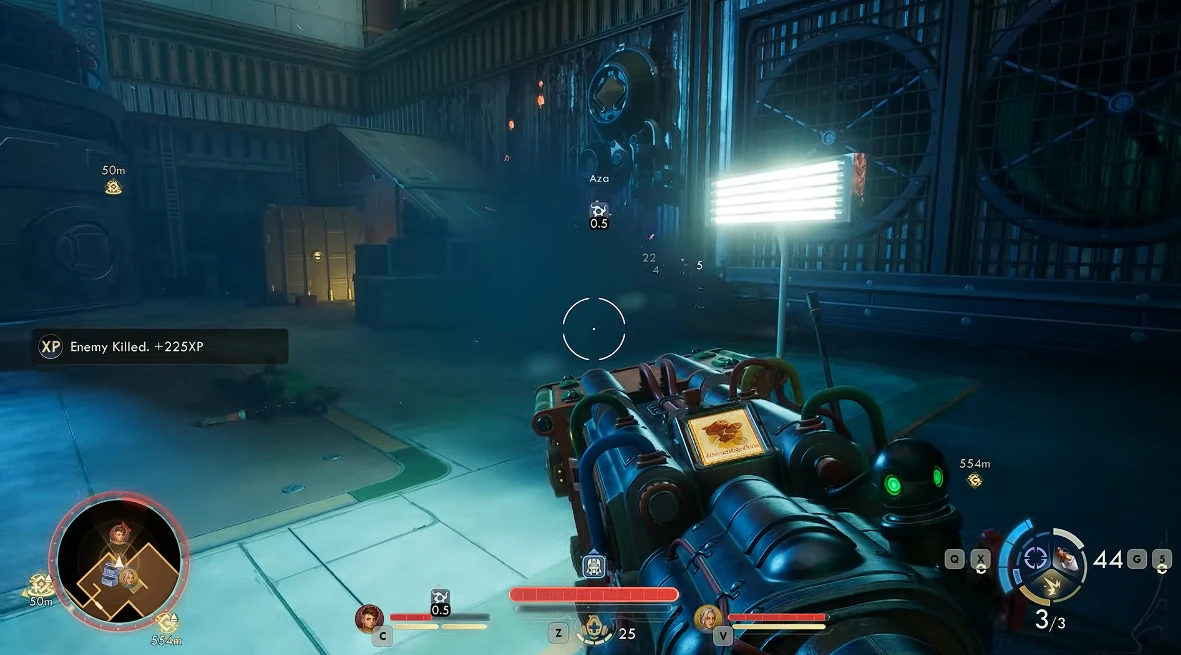This screenshot has width=1181, height=655.
Task: Select the red-haired companion portrait in the HUD
Action: click(369, 618)
